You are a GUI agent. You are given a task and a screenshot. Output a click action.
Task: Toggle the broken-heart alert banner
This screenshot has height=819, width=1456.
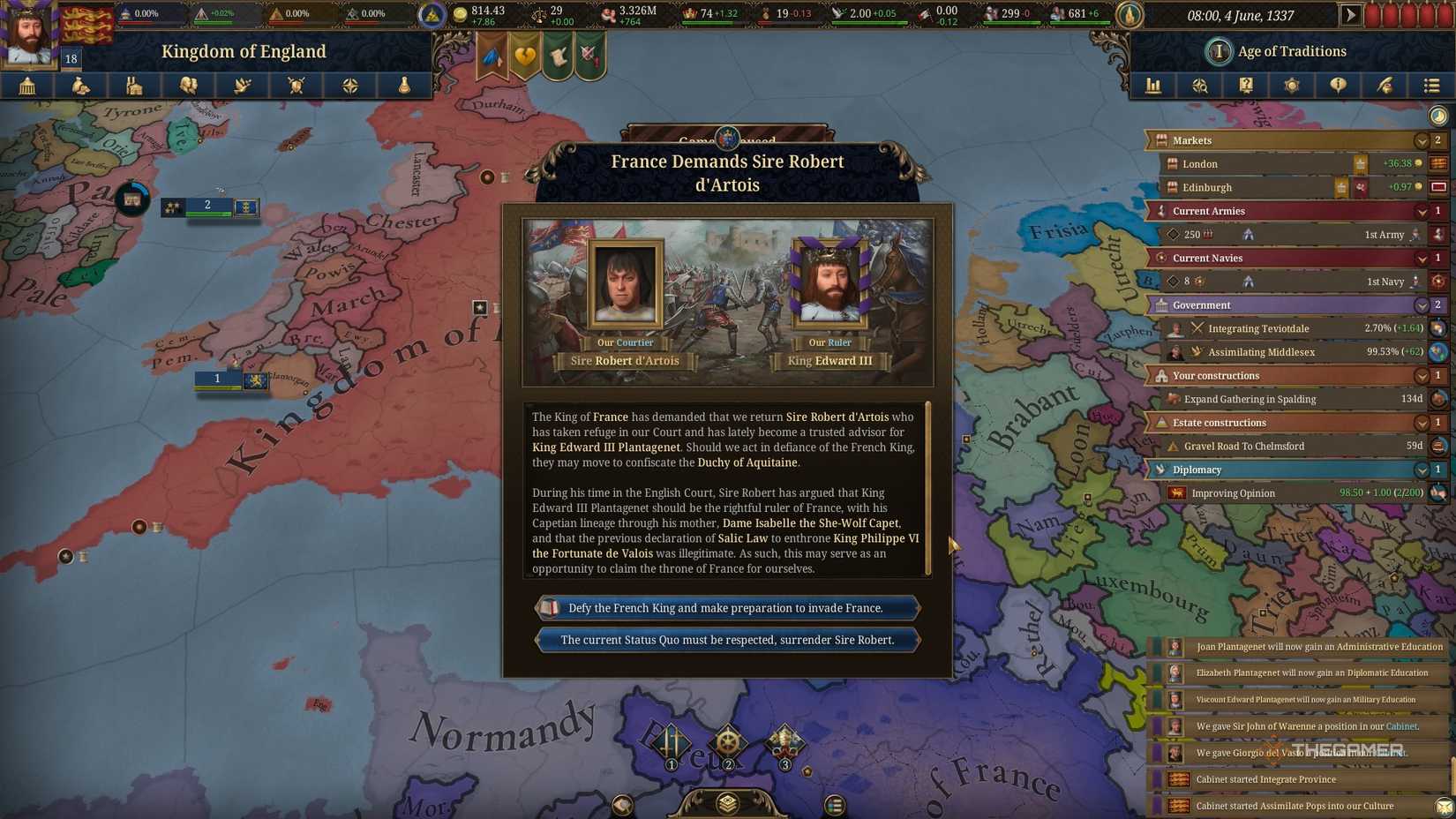524,55
